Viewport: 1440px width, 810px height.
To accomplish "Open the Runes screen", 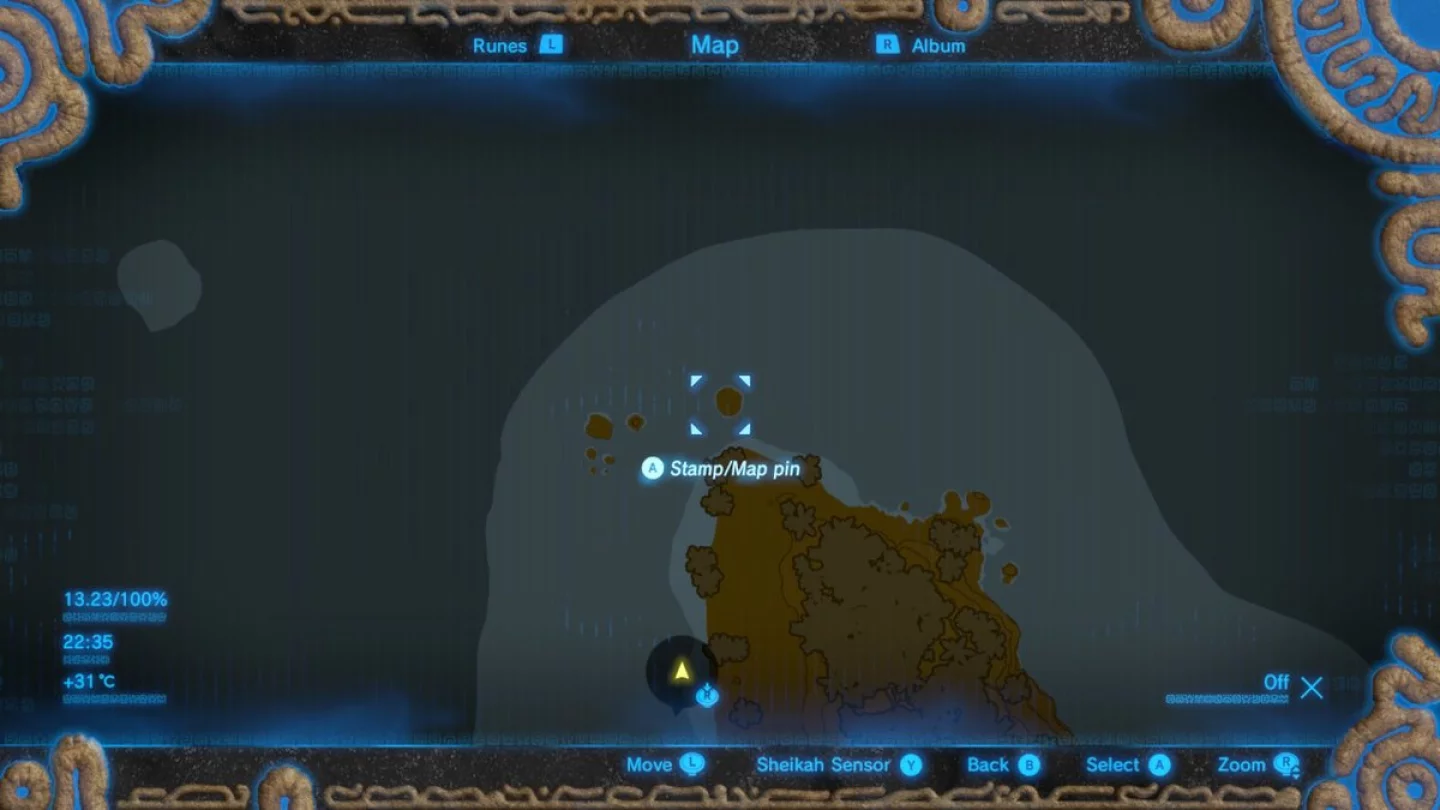I will pos(502,45).
